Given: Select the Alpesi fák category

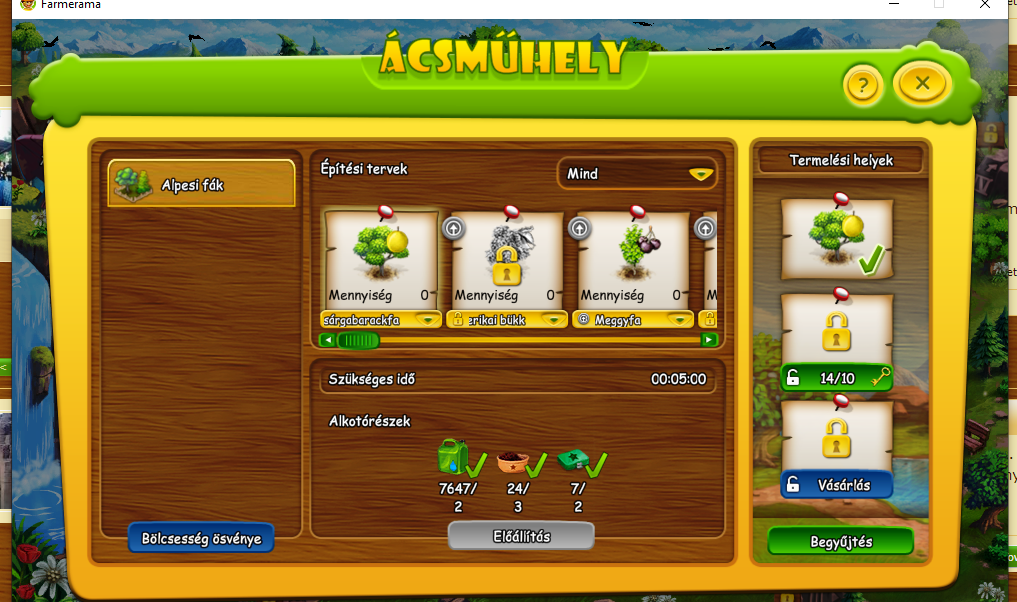Looking at the screenshot, I should tap(202, 184).
